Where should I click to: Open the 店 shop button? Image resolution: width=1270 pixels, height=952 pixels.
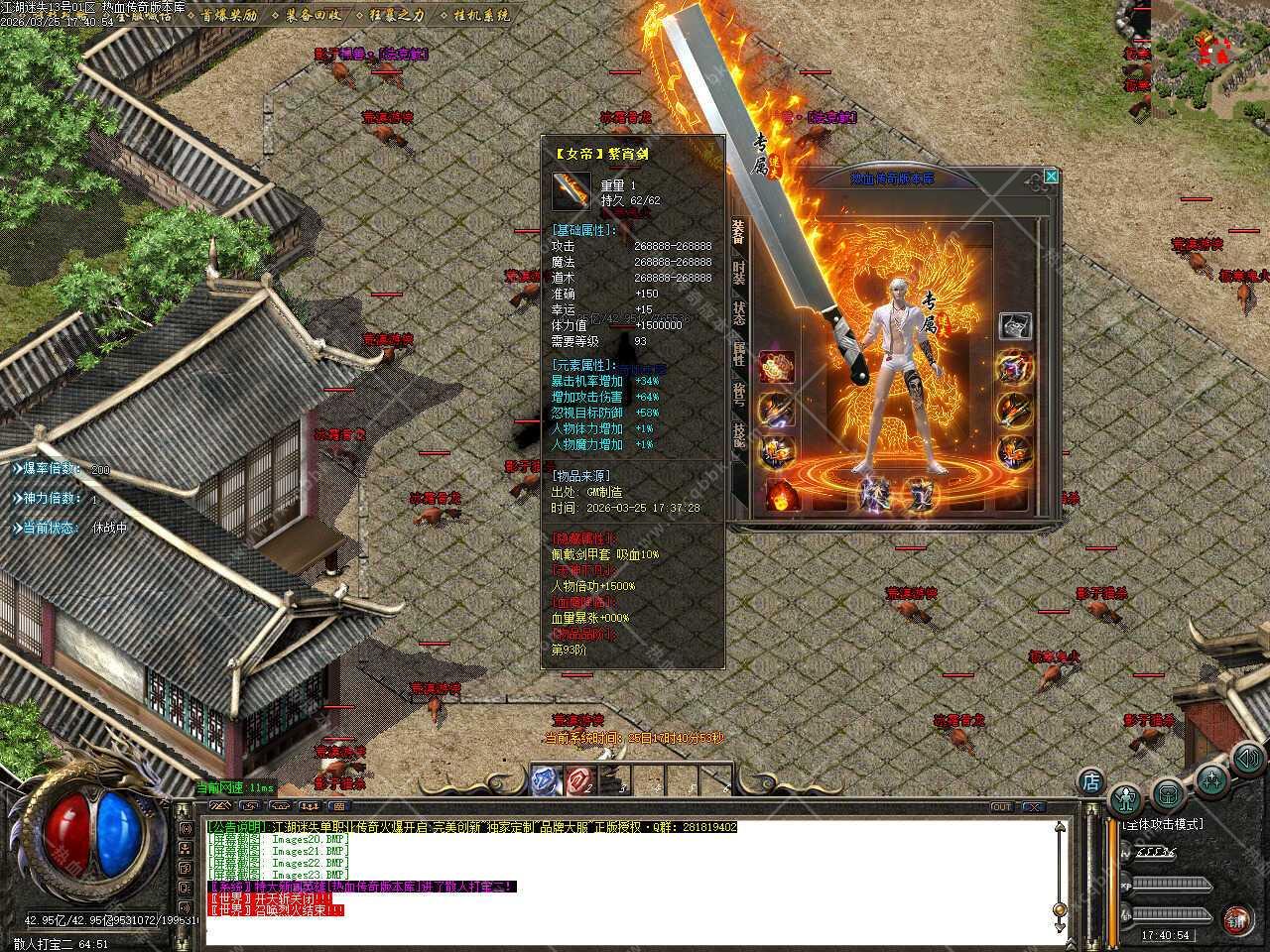1090,781
